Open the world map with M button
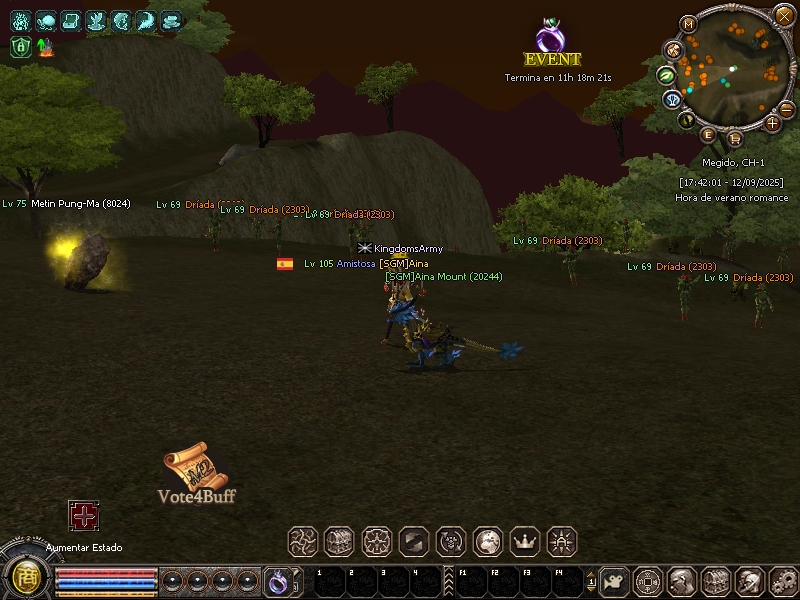The height and width of the screenshot is (600, 800). click(x=688, y=23)
